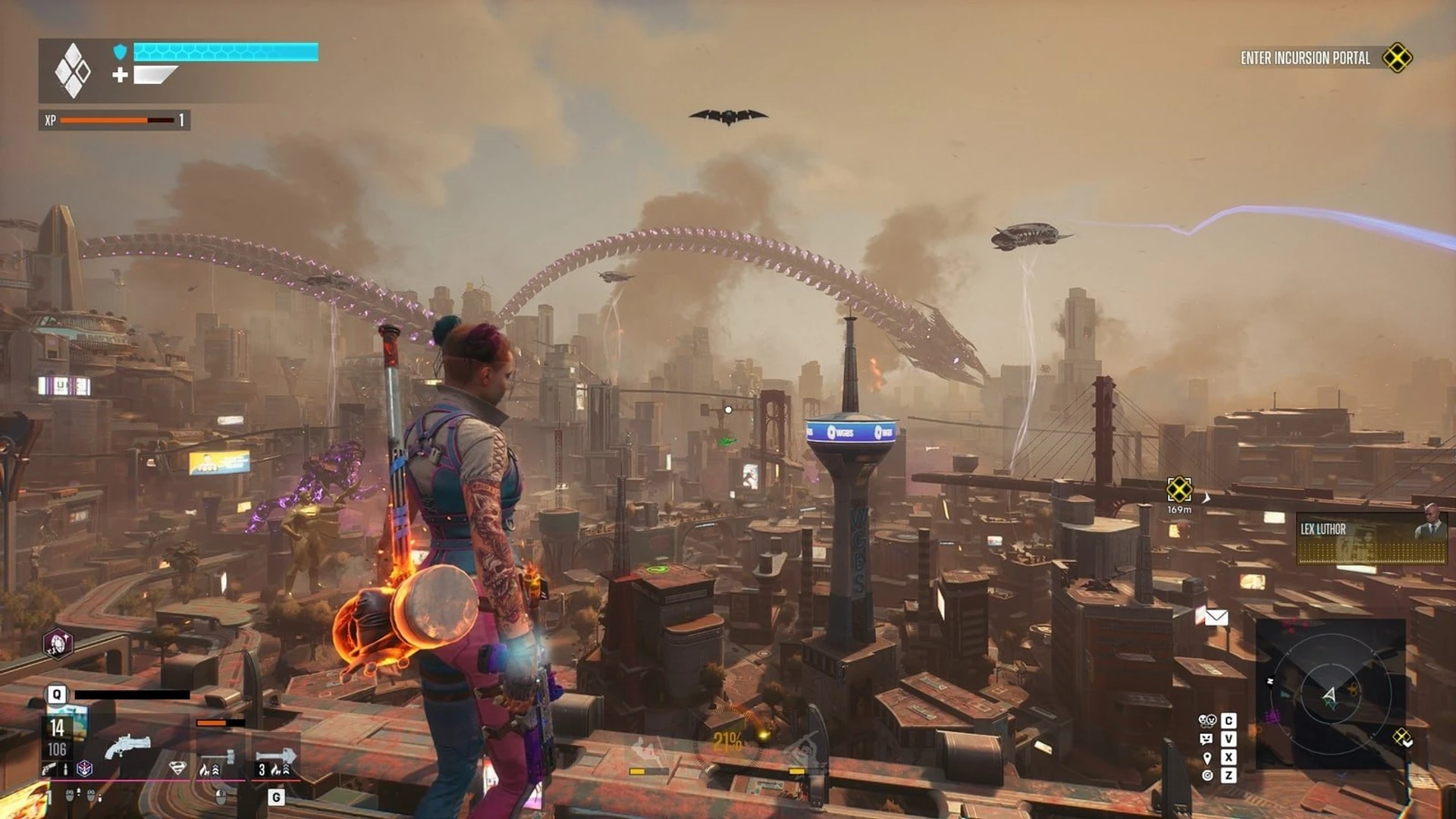Click the objective marker on minimap edge
The width and height of the screenshot is (1456, 819).
1401,736
